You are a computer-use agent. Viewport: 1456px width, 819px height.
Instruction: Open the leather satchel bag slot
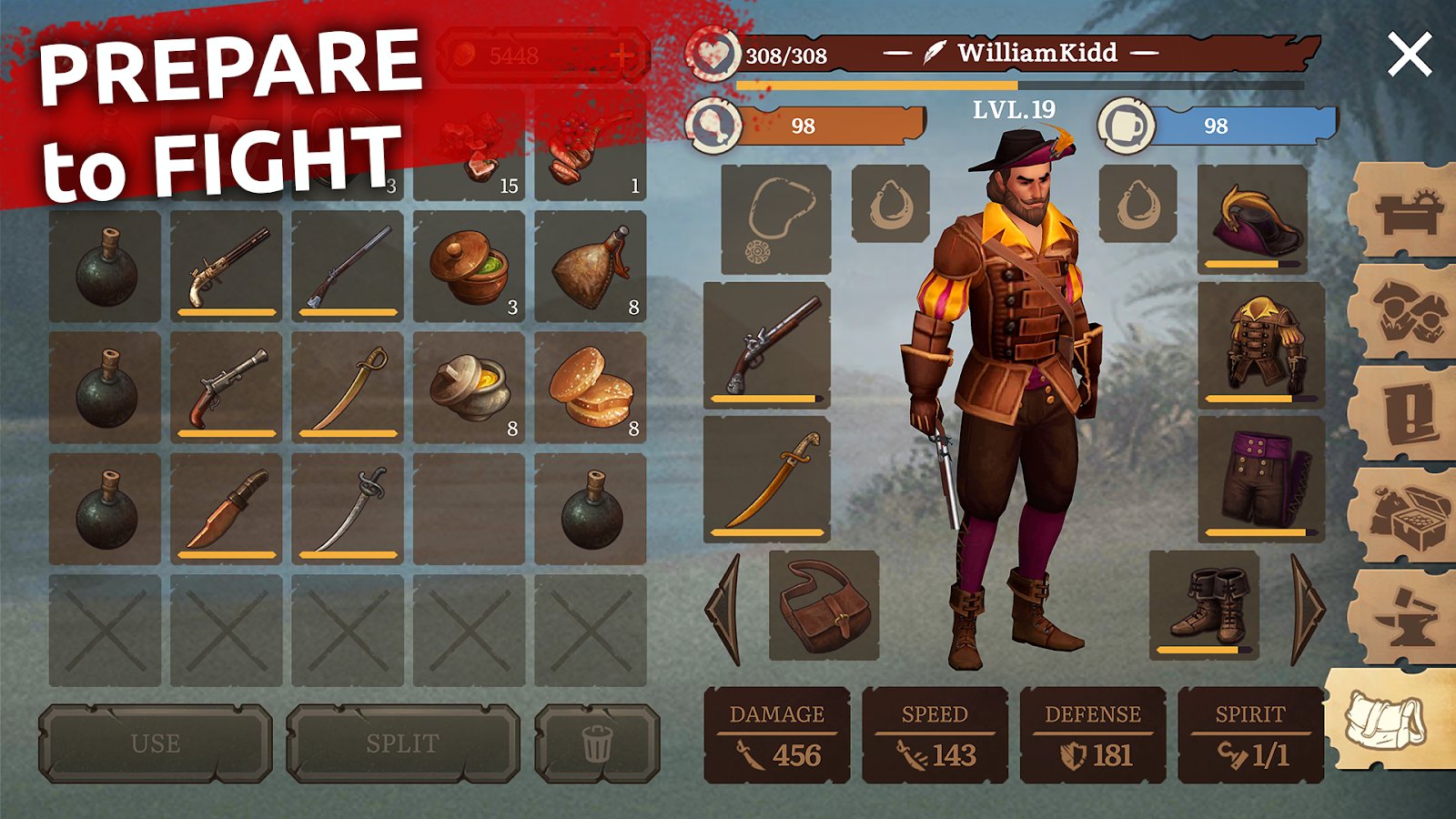coord(824,605)
